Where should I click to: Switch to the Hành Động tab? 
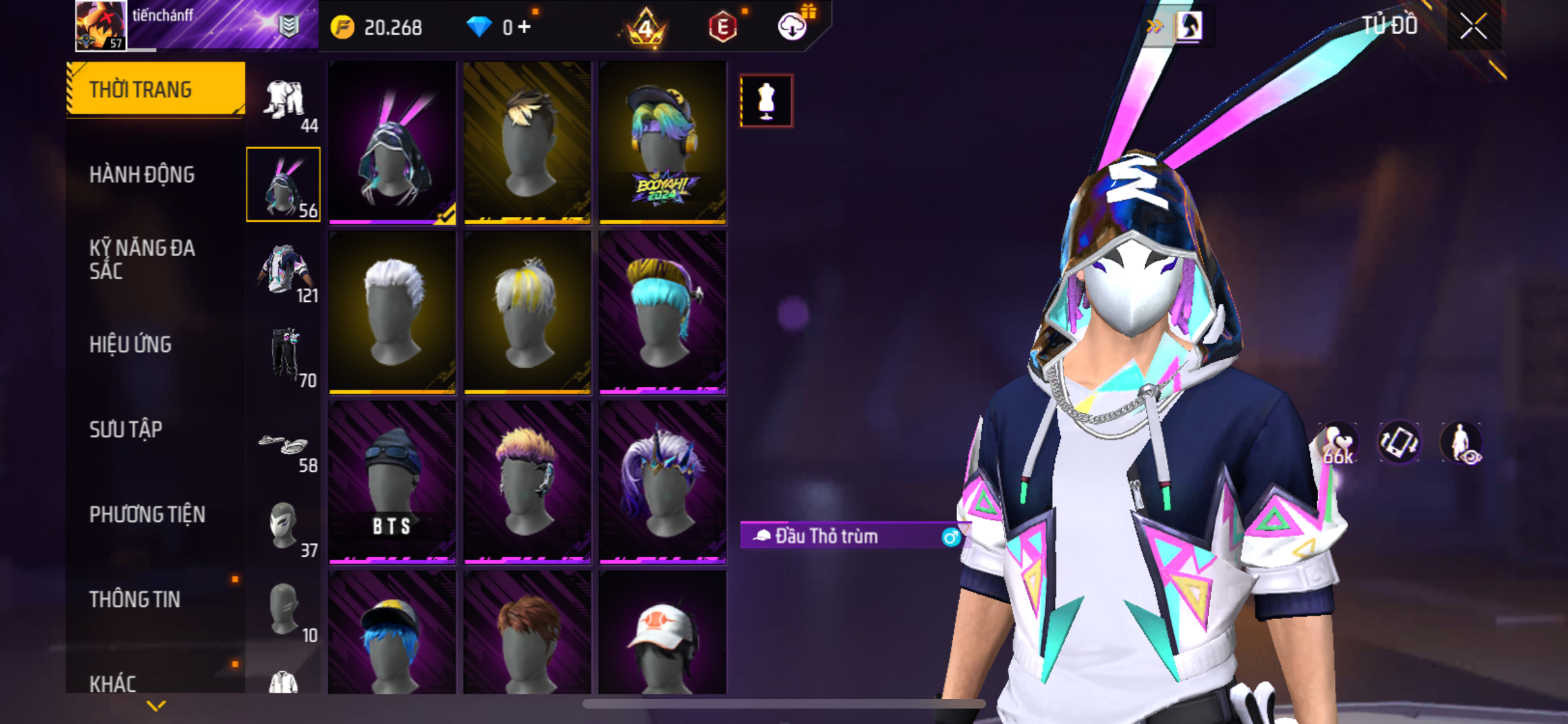(142, 174)
